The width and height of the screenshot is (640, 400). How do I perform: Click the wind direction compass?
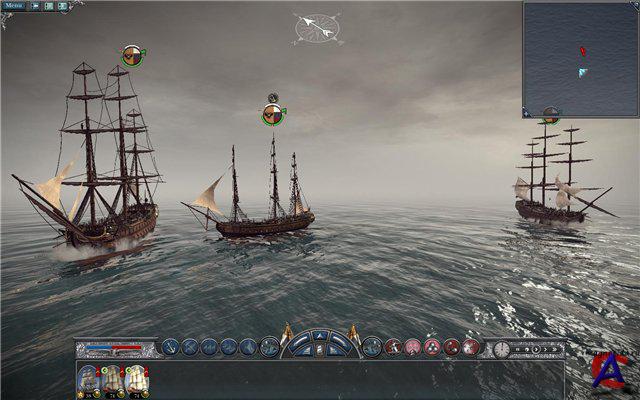[318, 27]
